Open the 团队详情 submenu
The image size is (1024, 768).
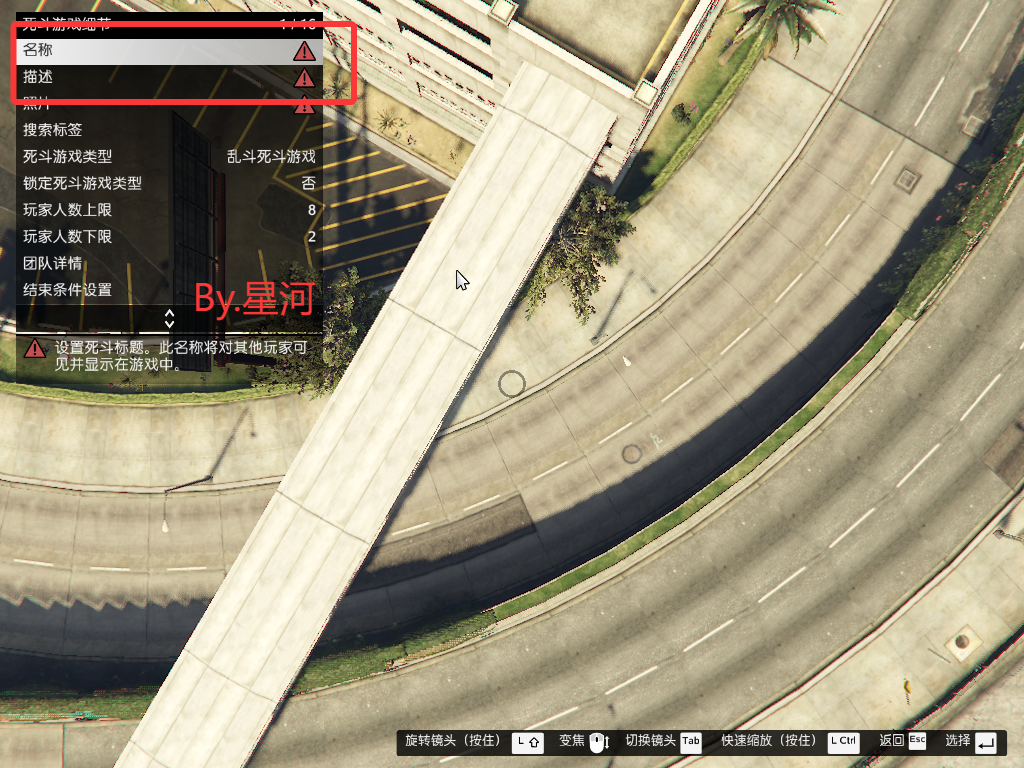168,264
